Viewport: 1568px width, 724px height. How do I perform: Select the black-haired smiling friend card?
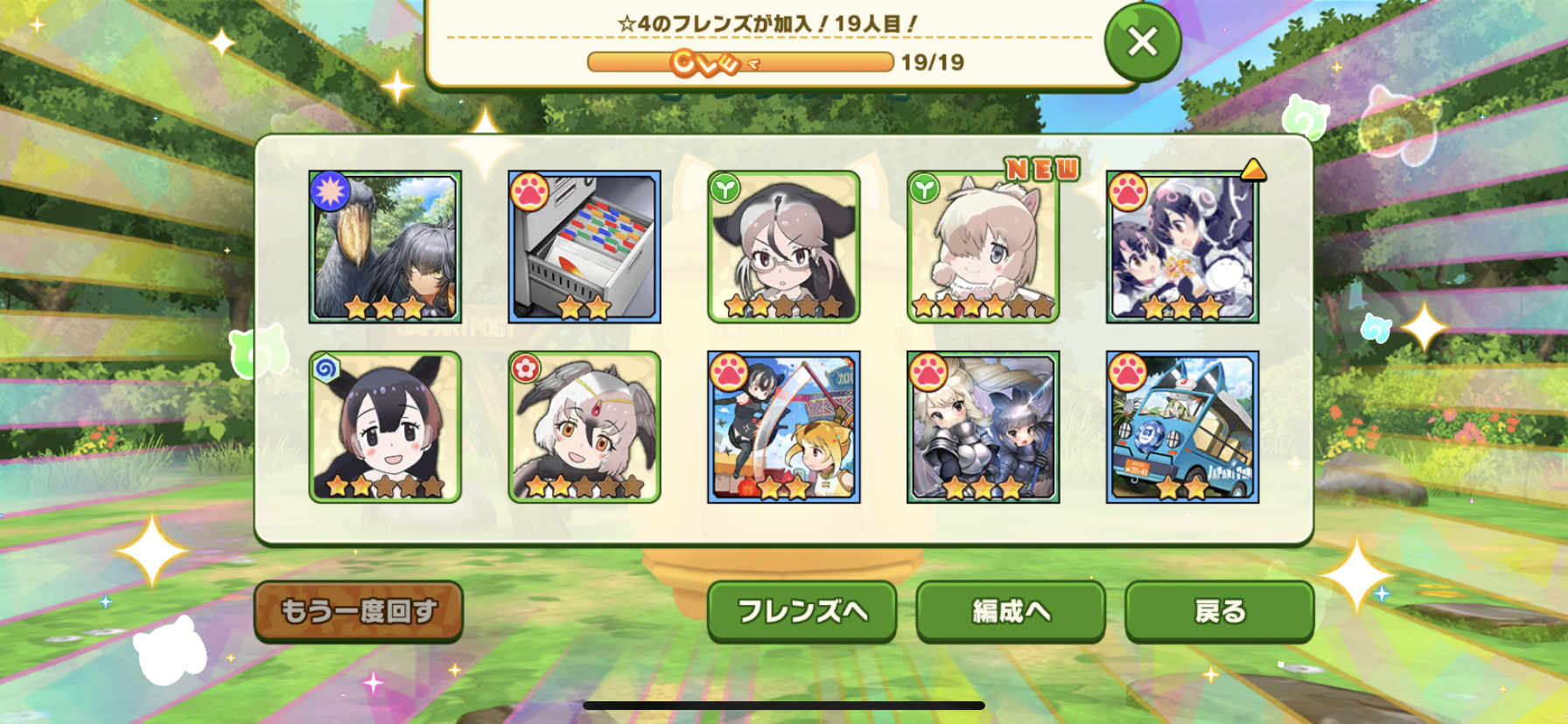pyautogui.click(x=385, y=427)
